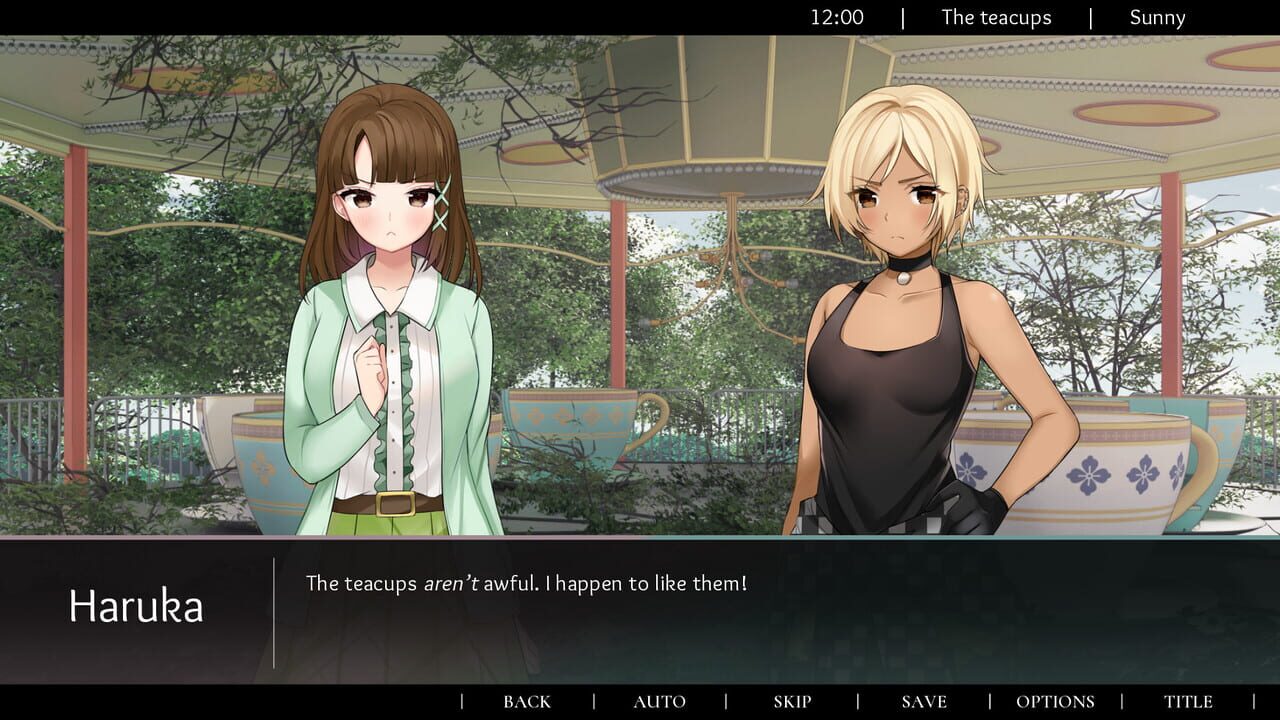
Task: Select 'The teacups' location label
Action: click(x=994, y=17)
